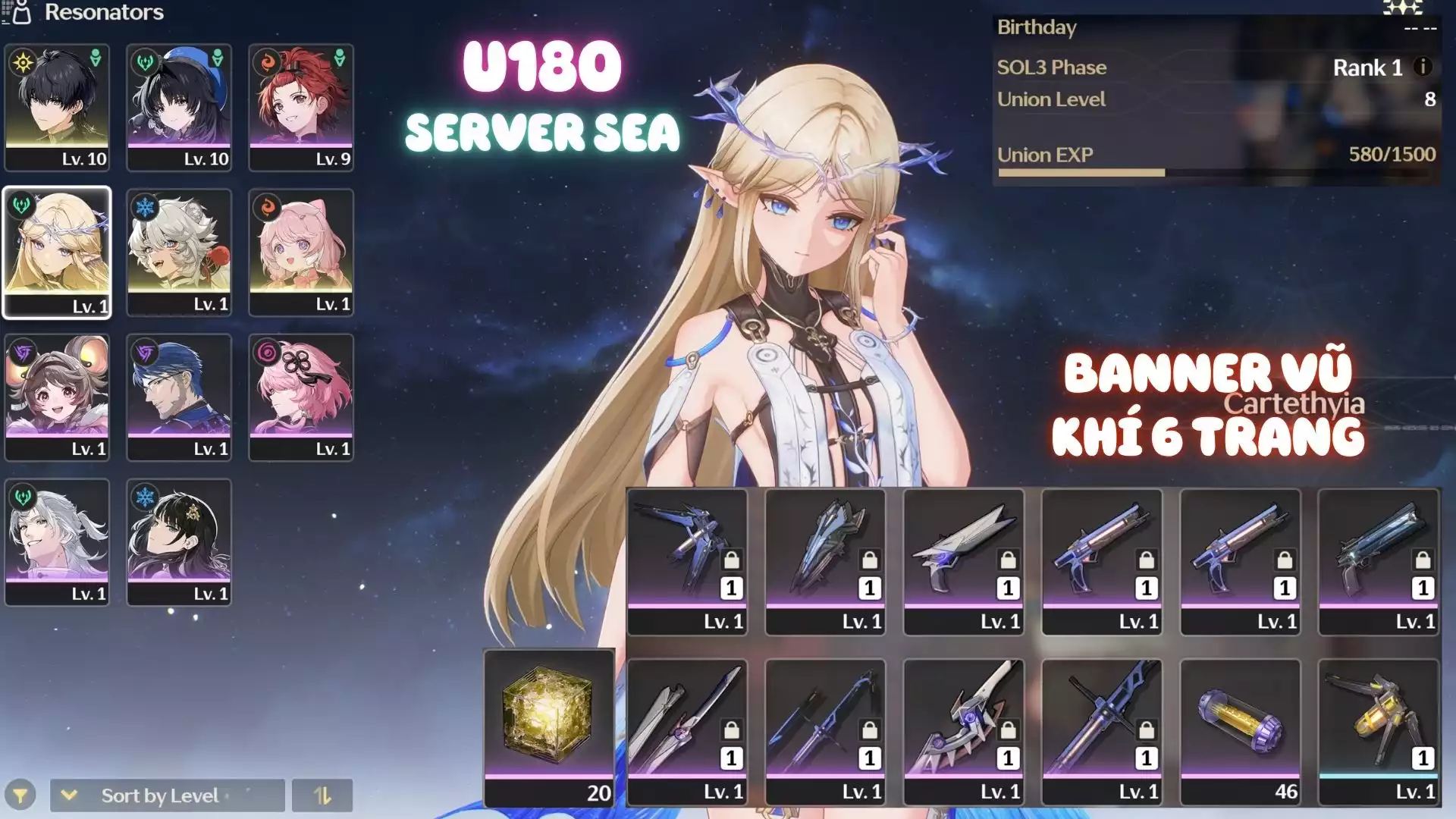
Task: Select the white-haired resonator with lion ears
Action: click(x=179, y=252)
